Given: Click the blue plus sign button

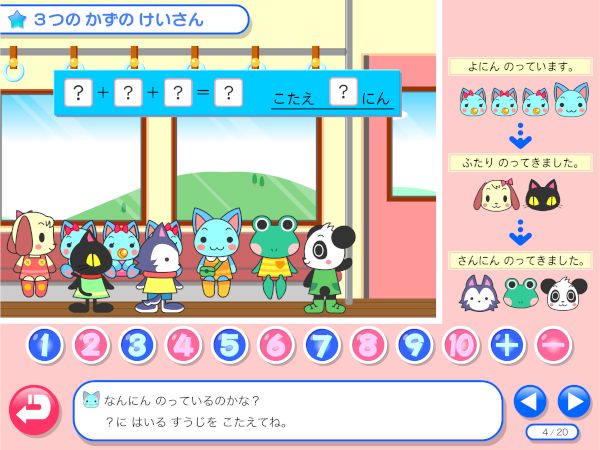Looking at the screenshot, I should tap(507, 345).
